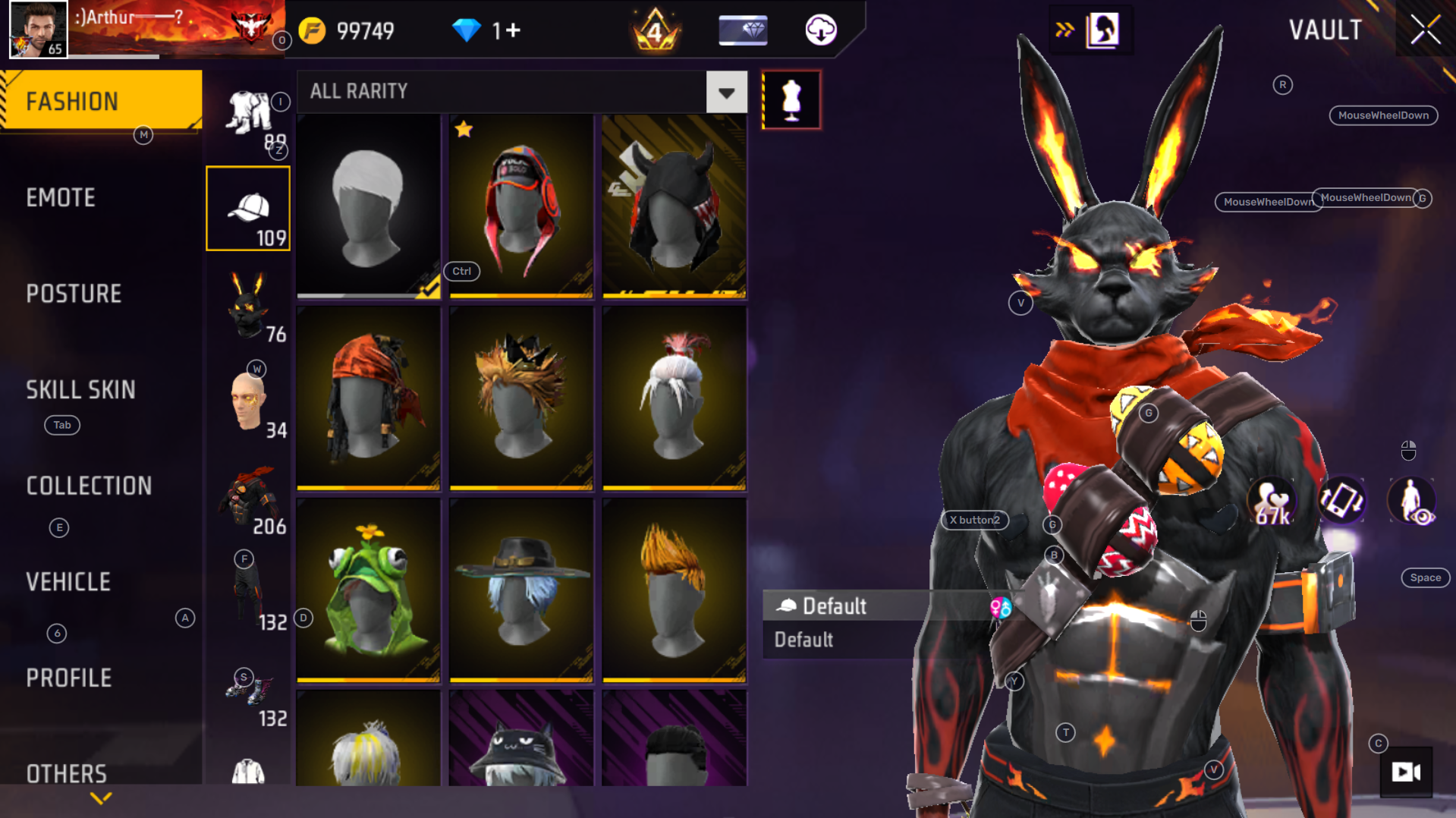Toggle the gender symbol on the Default hat row

(x=1001, y=607)
